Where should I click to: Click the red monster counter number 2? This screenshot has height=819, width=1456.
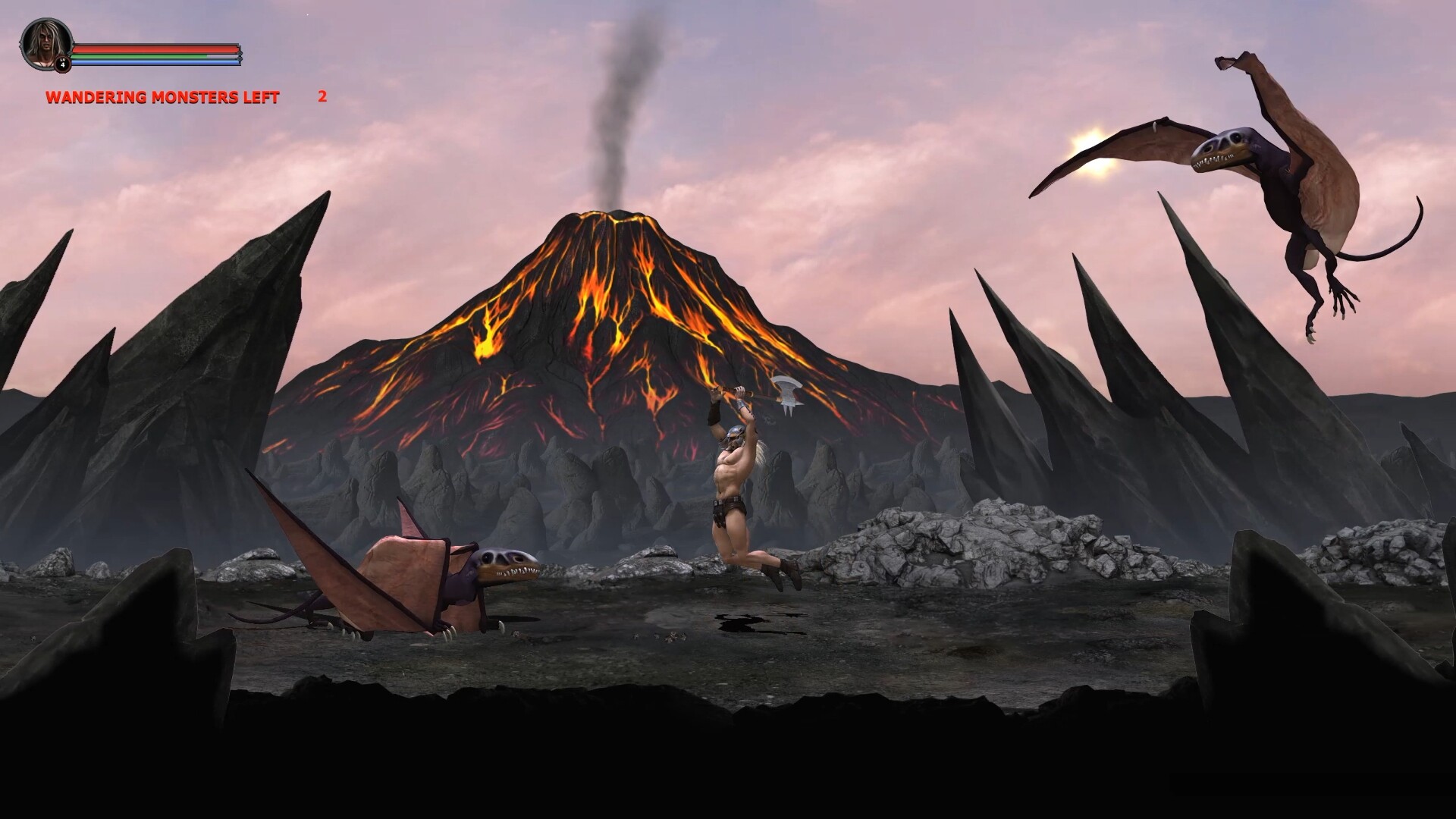click(x=322, y=97)
